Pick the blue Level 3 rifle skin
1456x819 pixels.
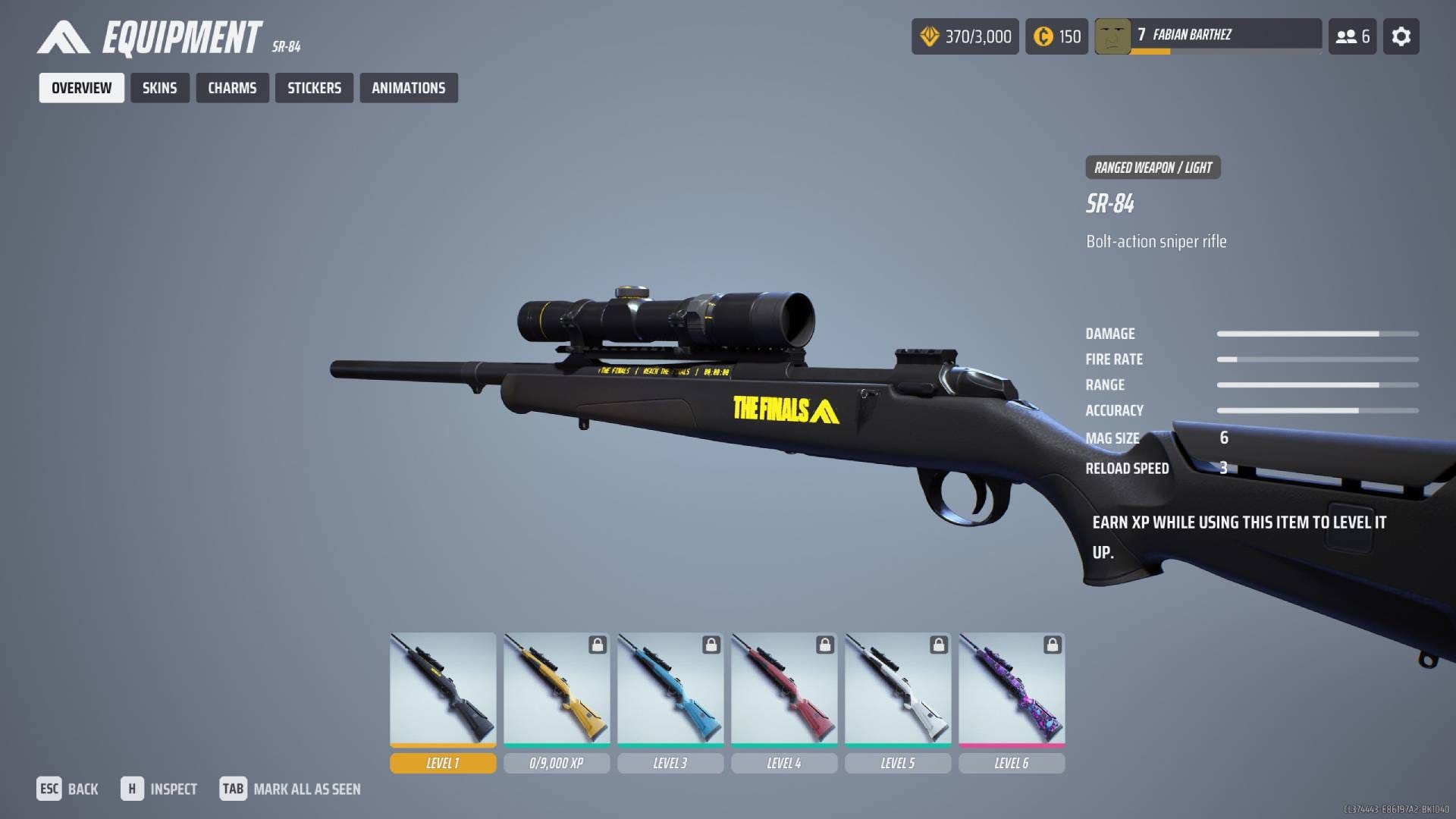point(670,690)
